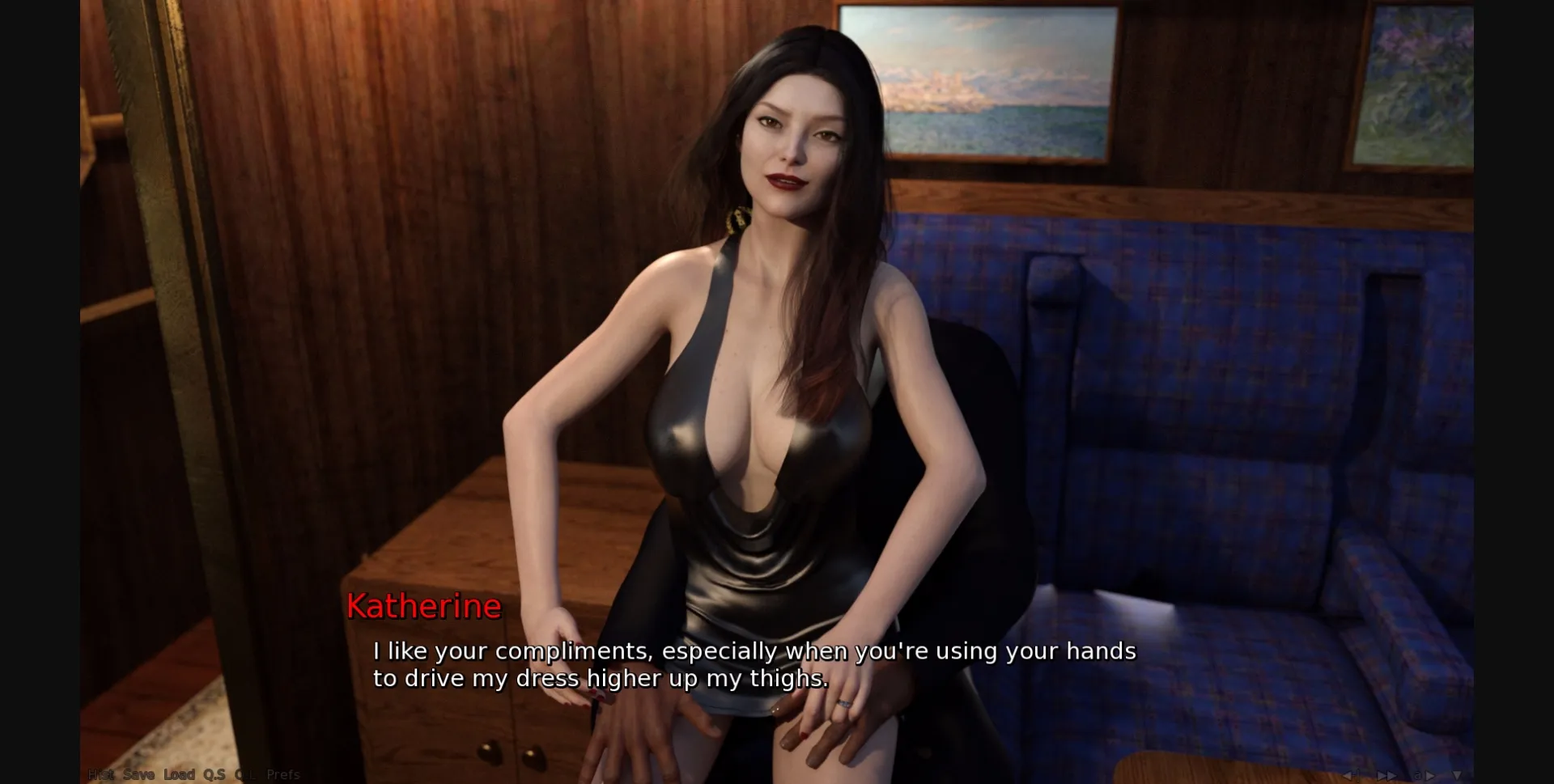Quick-save using the Q.S button
This screenshot has height=784, width=1554.
pyautogui.click(x=214, y=774)
